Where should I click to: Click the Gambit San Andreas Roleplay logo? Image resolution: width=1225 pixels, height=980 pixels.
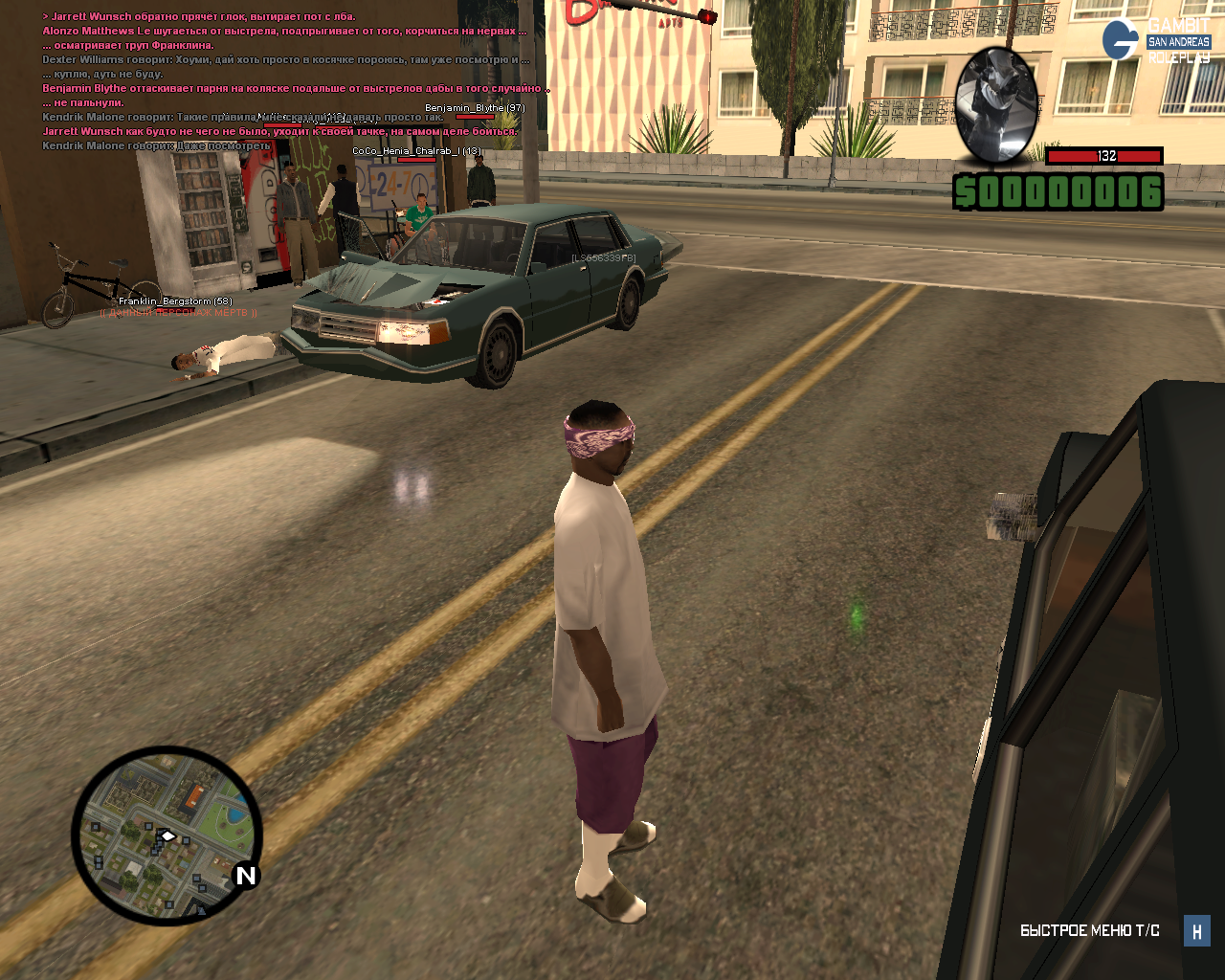[1157, 40]
